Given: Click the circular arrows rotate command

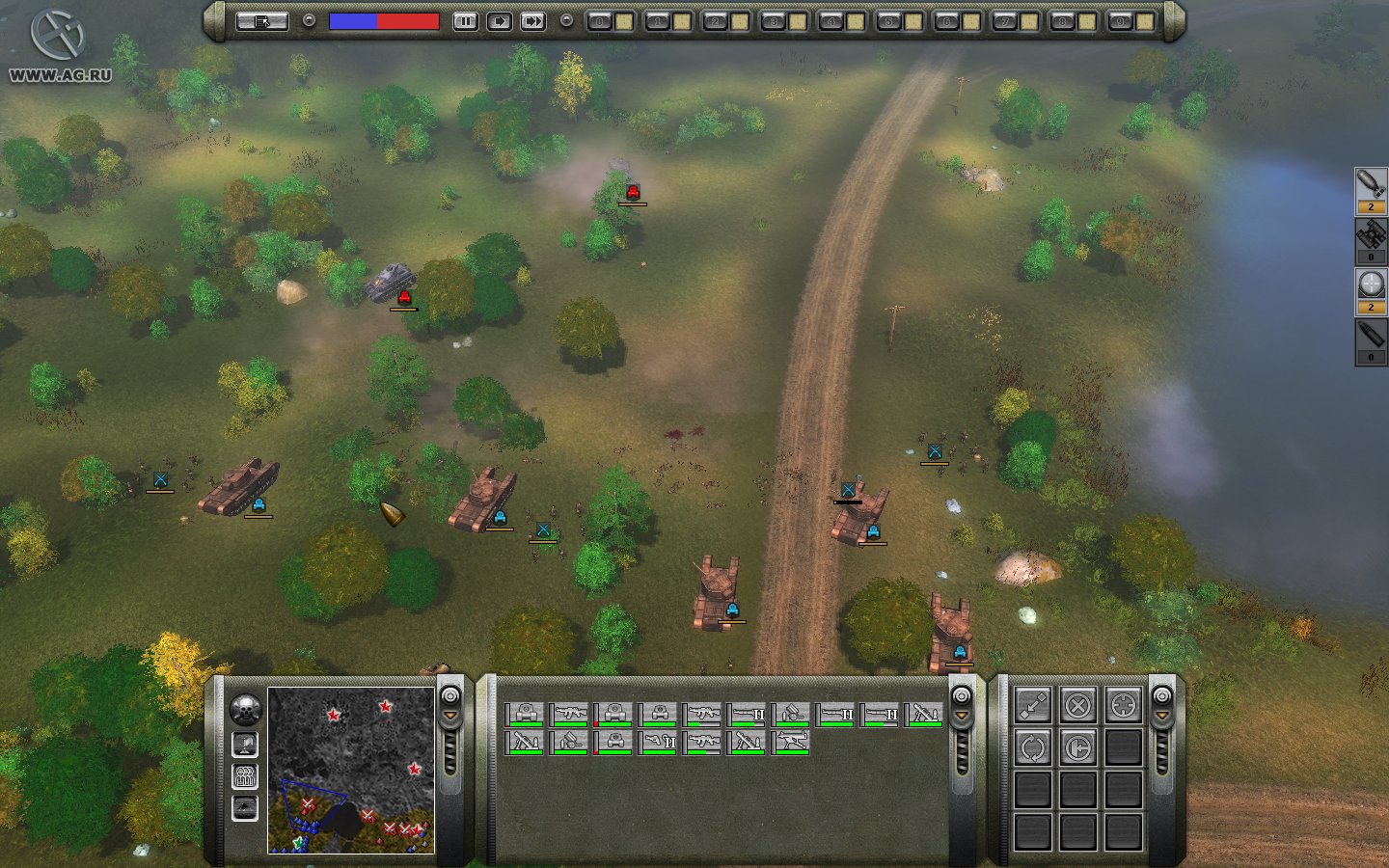Looking at the screenshot, I should 1032,747.
